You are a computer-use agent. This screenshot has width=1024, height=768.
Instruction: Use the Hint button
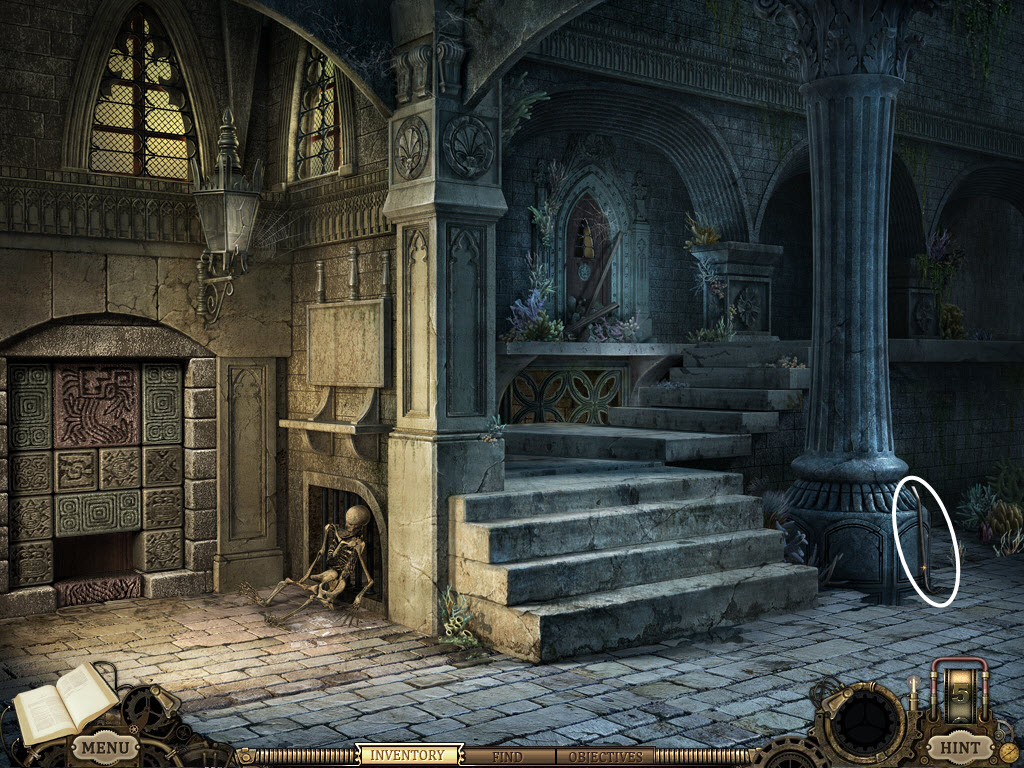coord(961,747)
